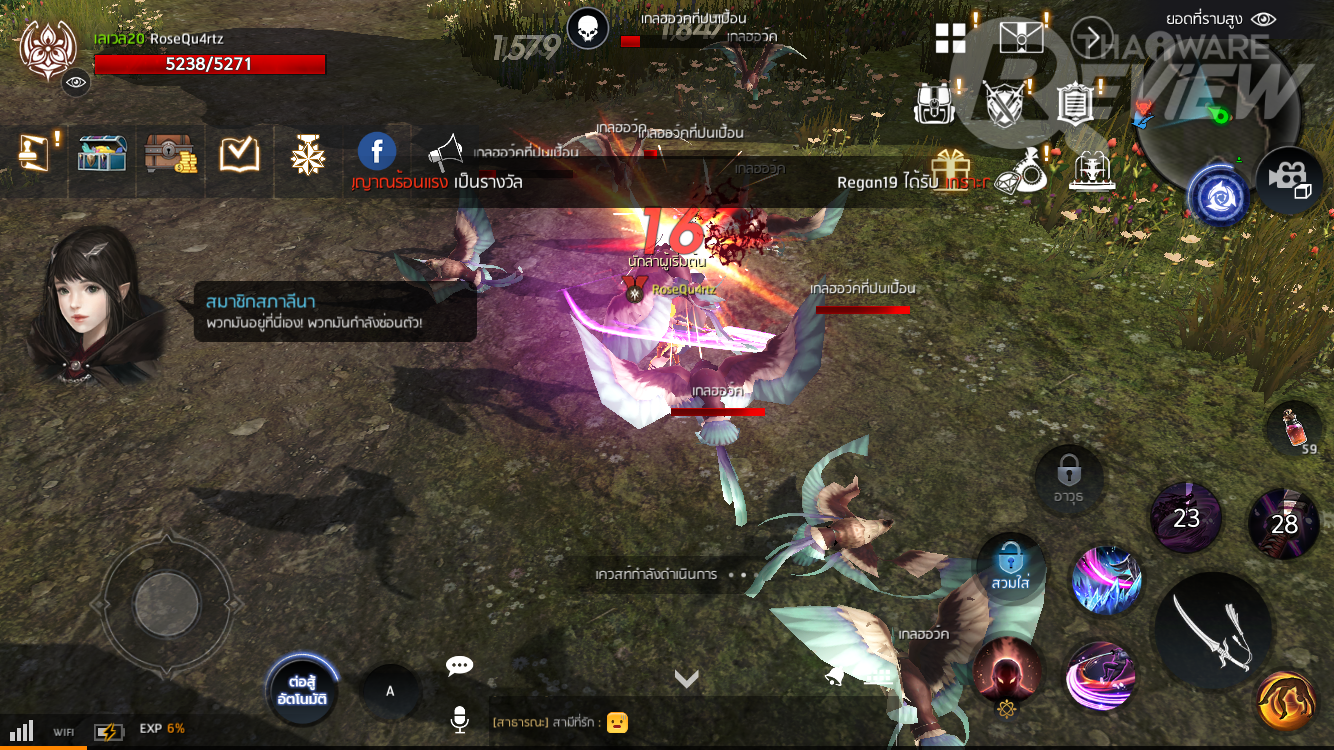Image resolution: width=1334 pixels, height=750 pixels.
Task: Open the treasure chest with gems
Action: coord(102,153)
